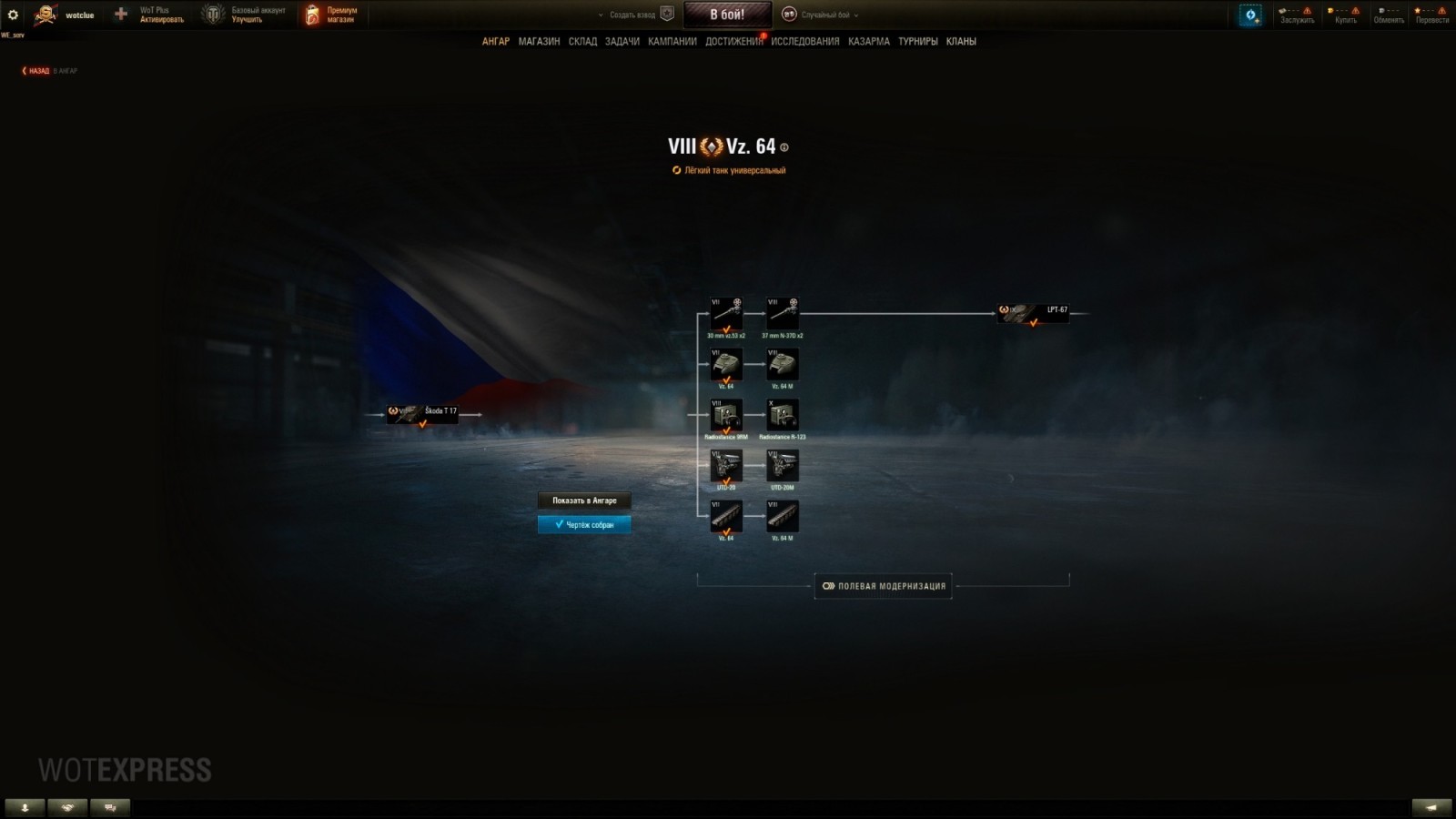Open the LPT-67 vehicle in the tech tree
Image resolution: width=1456 pixels, height=819 pixels.
coord(1033,313)
